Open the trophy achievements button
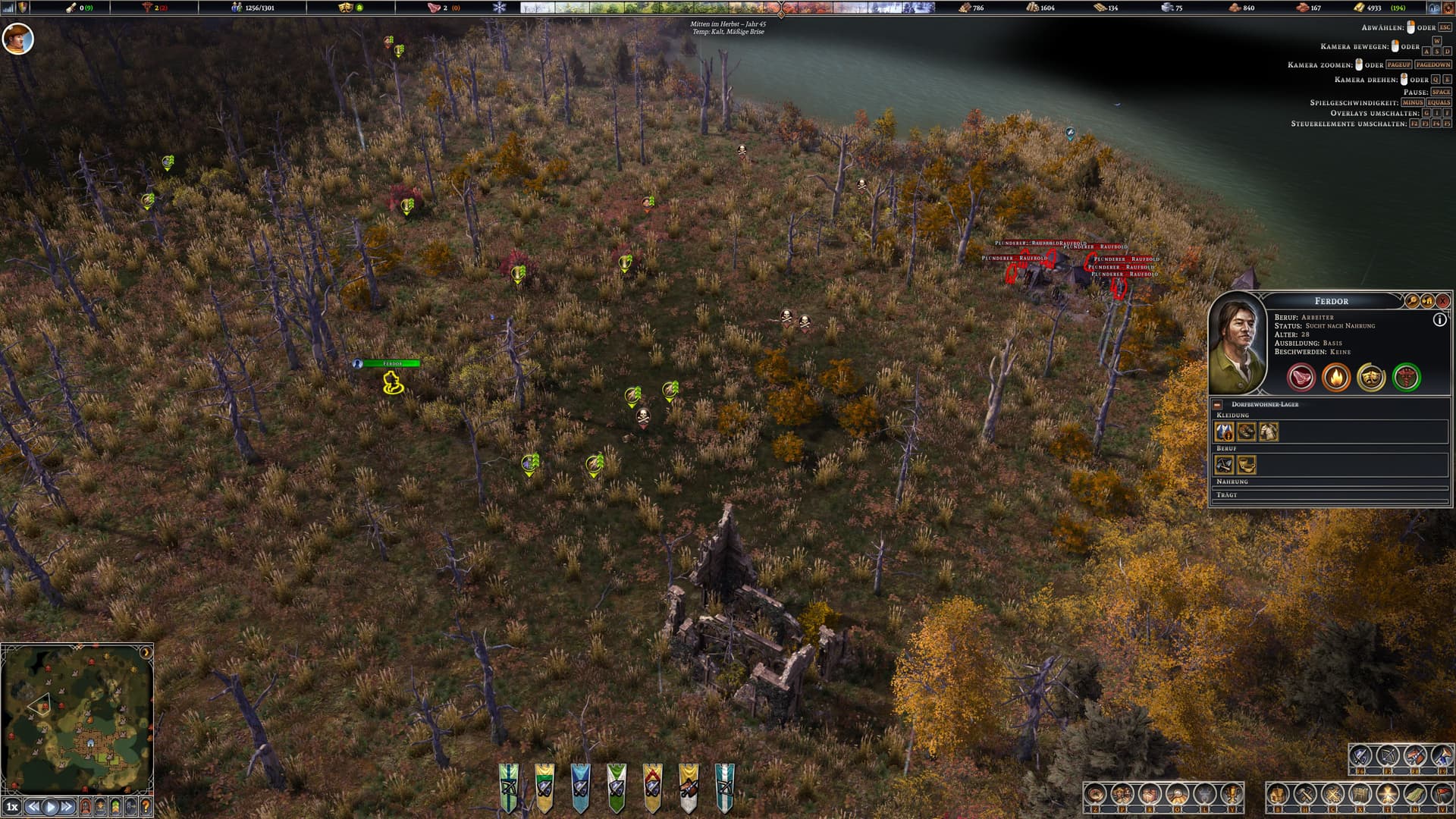 tap(1233, 795)
